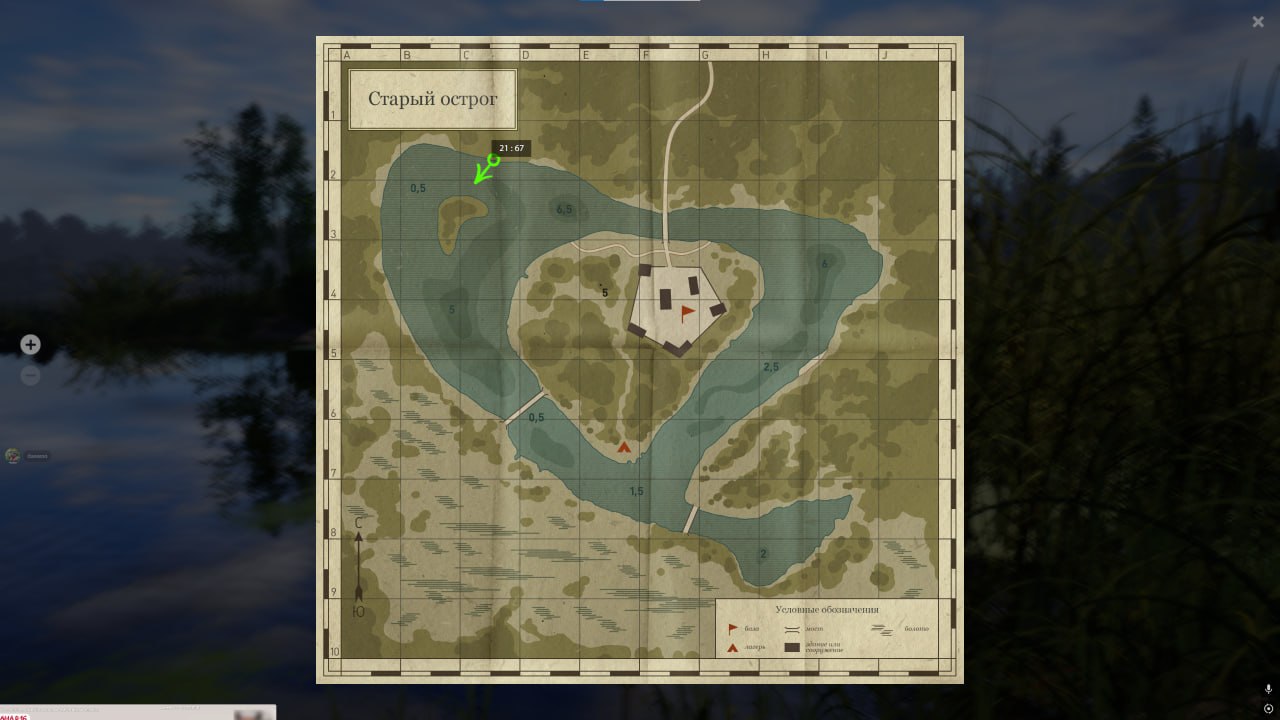
Task: Click the 21:67 coordinate tooltip
Action: click(x=512, y=147)
